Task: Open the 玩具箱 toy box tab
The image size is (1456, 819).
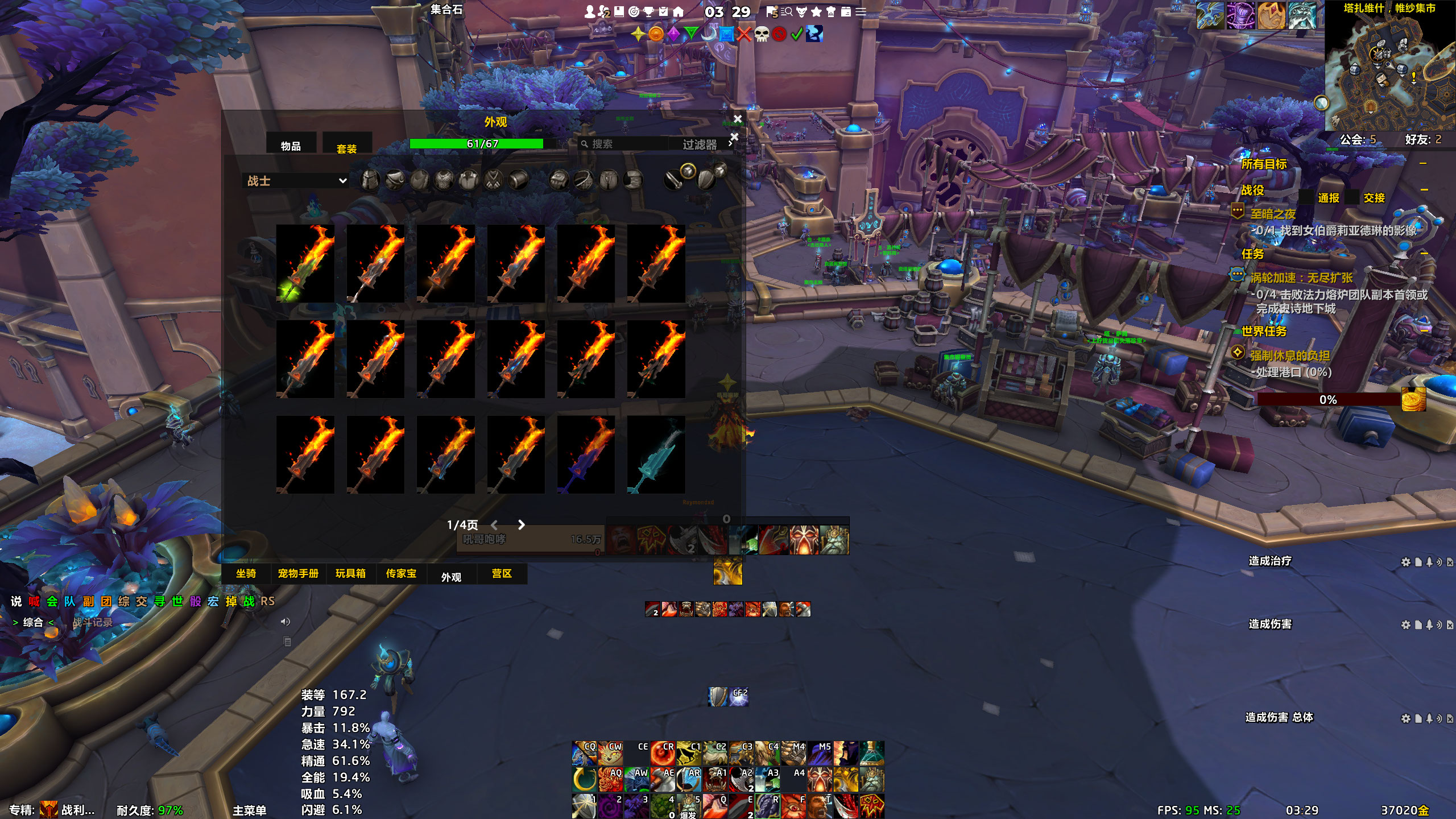Action: (350, 573)
